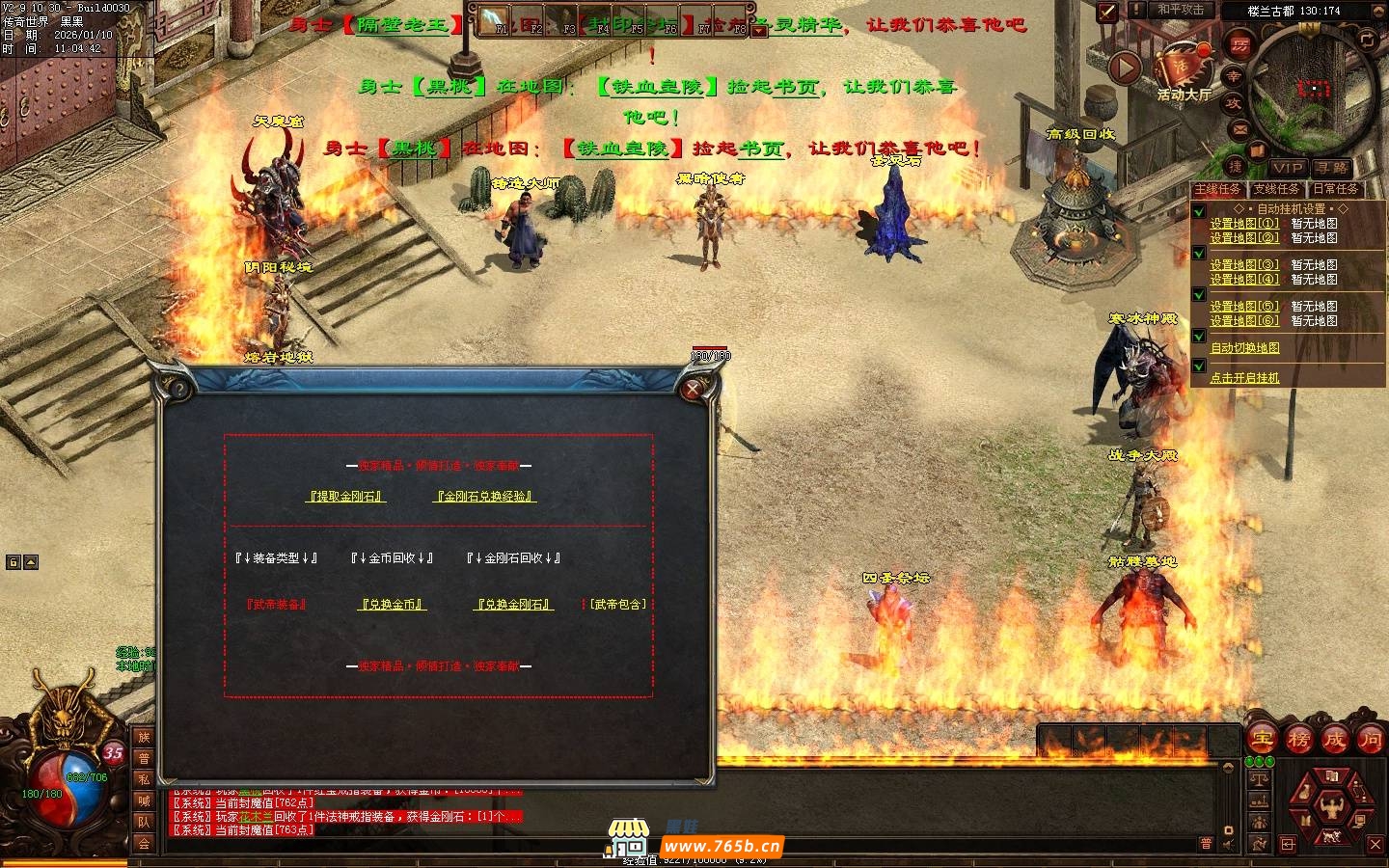Switch to the 支线任务 tab
The image size is (1389, 868).
point(1276,189)
